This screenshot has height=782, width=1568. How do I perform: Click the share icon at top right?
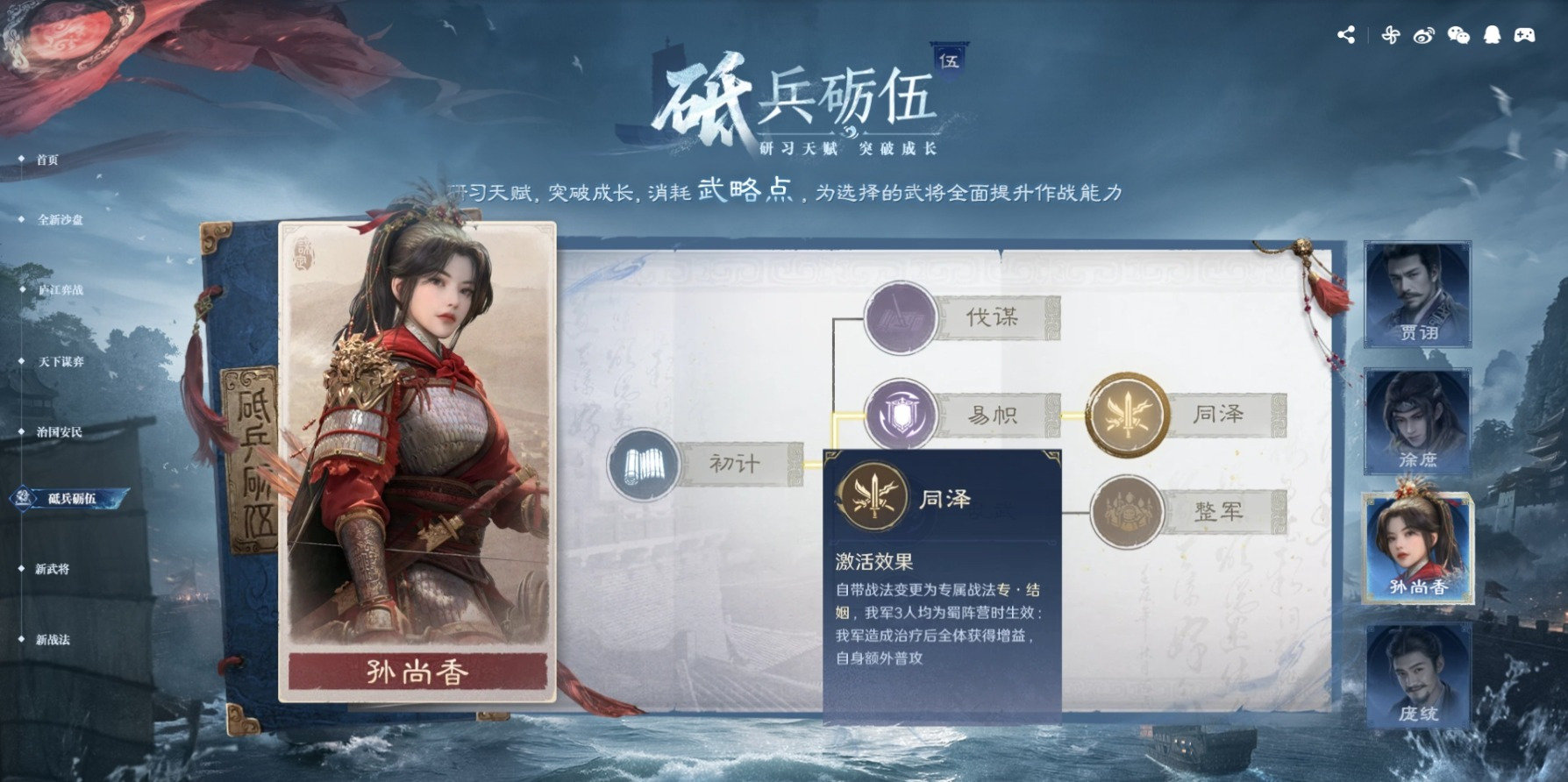click(1346, 35)
